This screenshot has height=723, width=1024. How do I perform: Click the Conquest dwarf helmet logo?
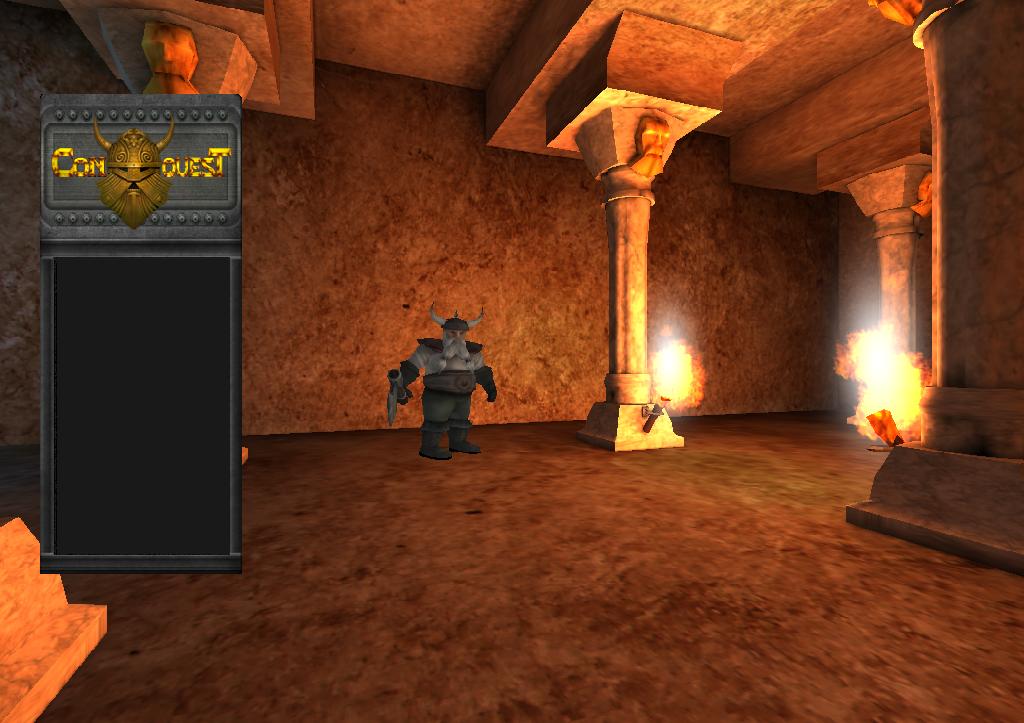tap(133, 169)
